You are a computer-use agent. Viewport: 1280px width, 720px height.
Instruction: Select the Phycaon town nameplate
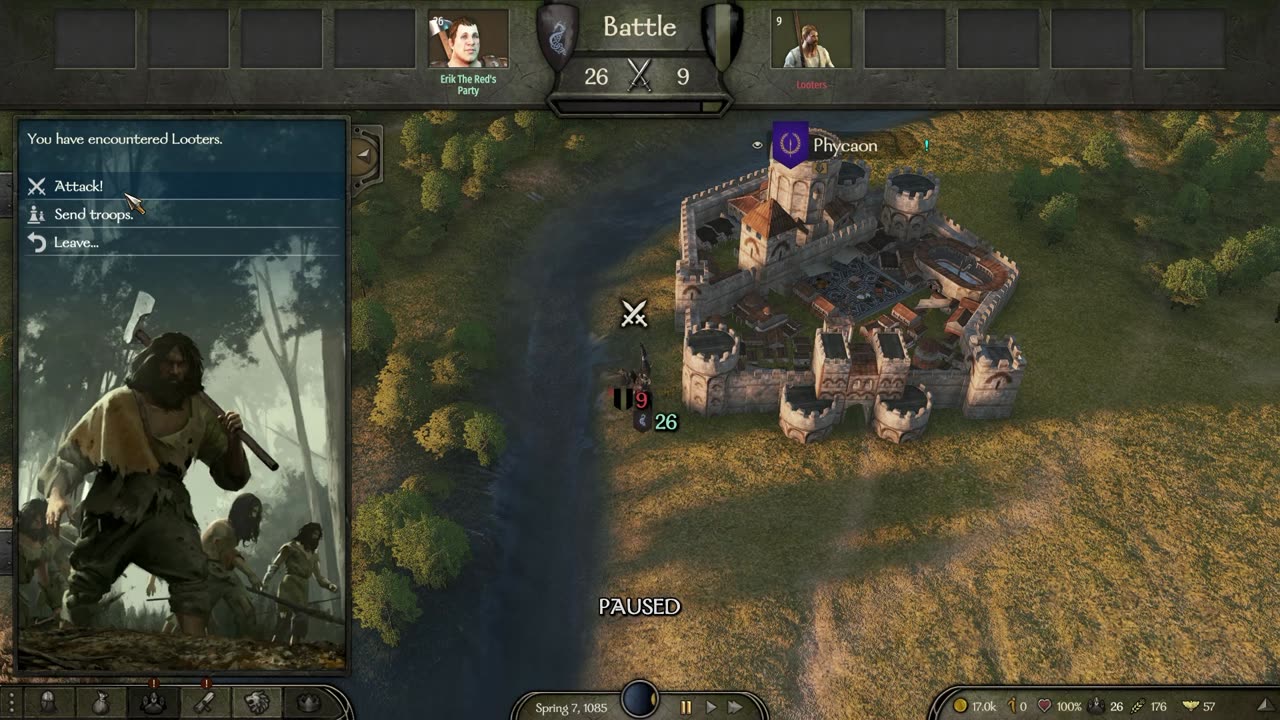tap(844, 146)
